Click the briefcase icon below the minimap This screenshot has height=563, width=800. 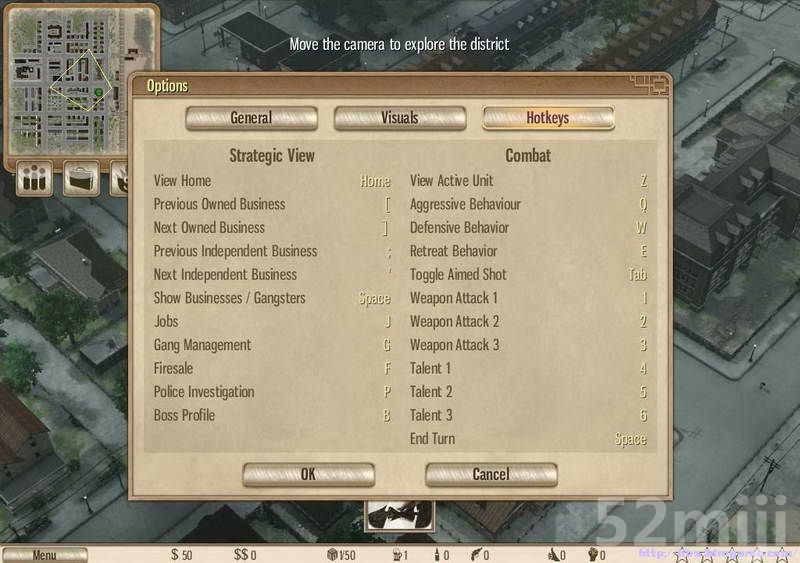[81, 179]
